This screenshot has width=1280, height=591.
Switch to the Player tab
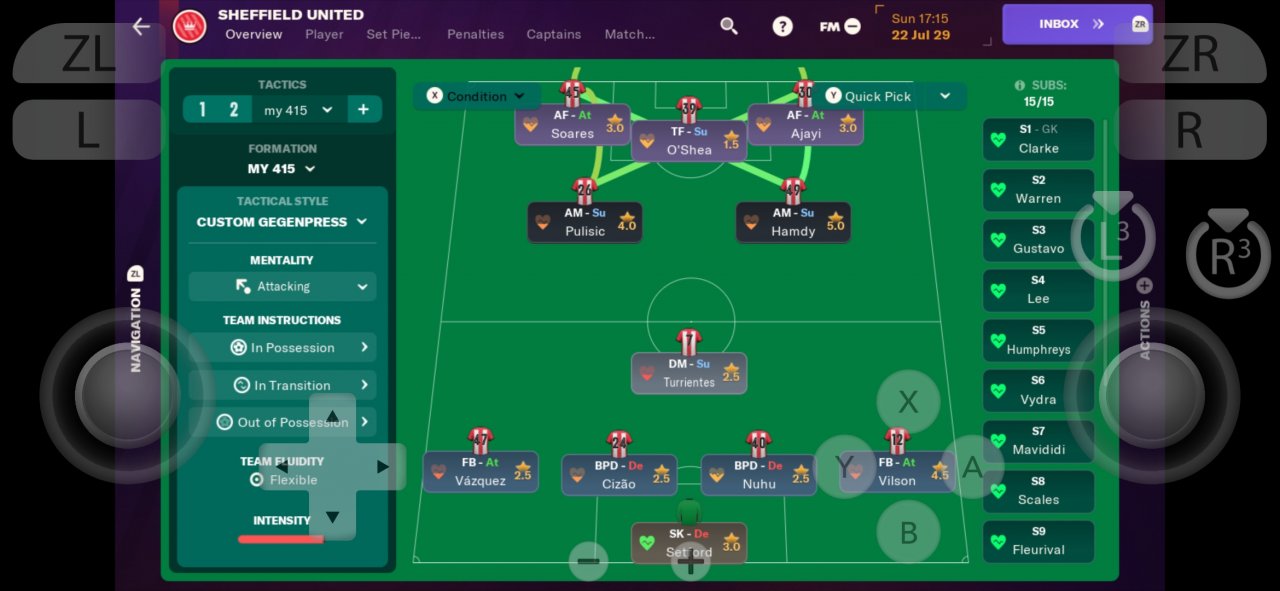click(x=324, y=34)
